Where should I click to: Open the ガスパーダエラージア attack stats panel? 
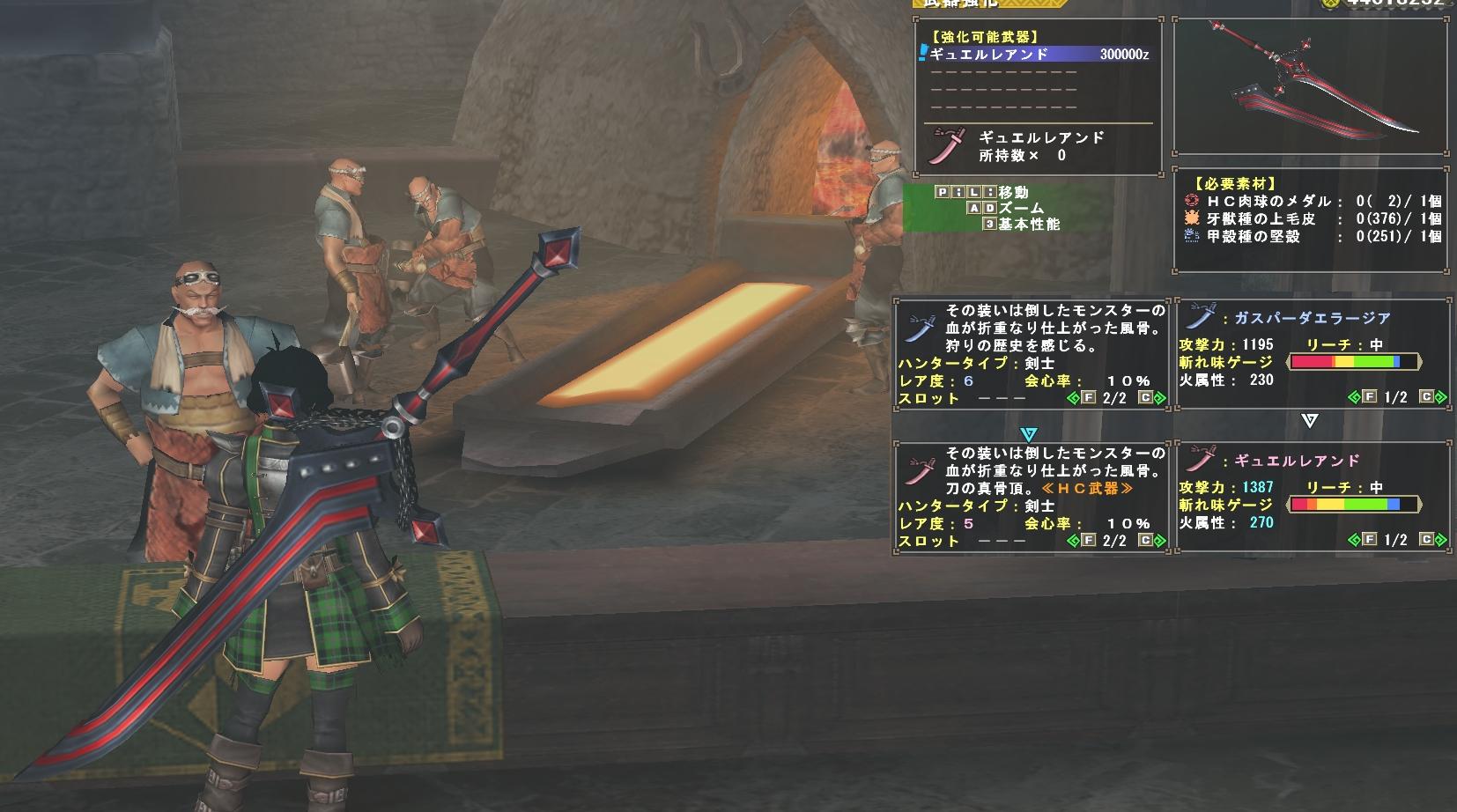click(1312, 352)
